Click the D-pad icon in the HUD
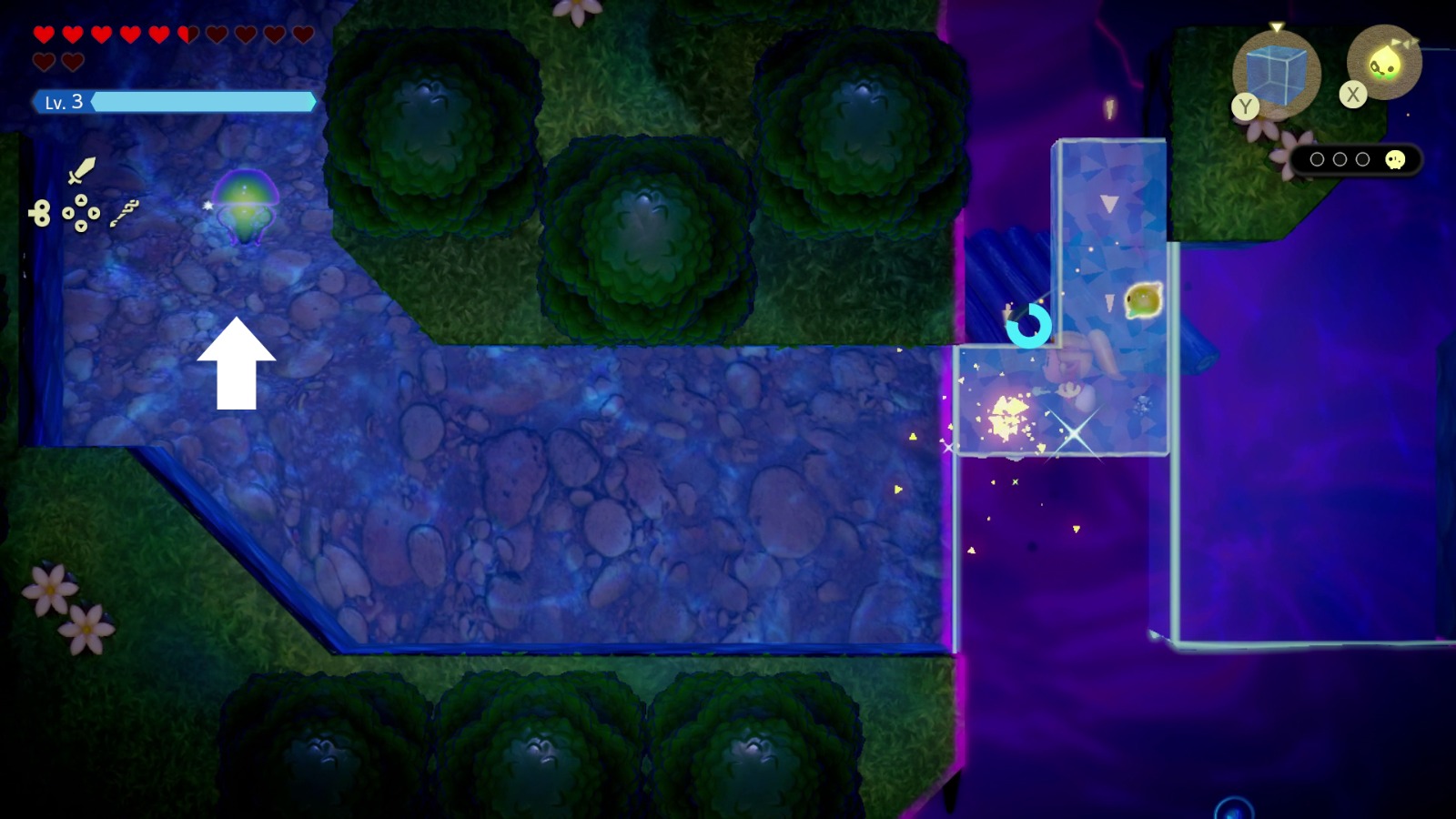Viewport: 1456px width, 819px height. pyautogui.click(x=81, y=213)
